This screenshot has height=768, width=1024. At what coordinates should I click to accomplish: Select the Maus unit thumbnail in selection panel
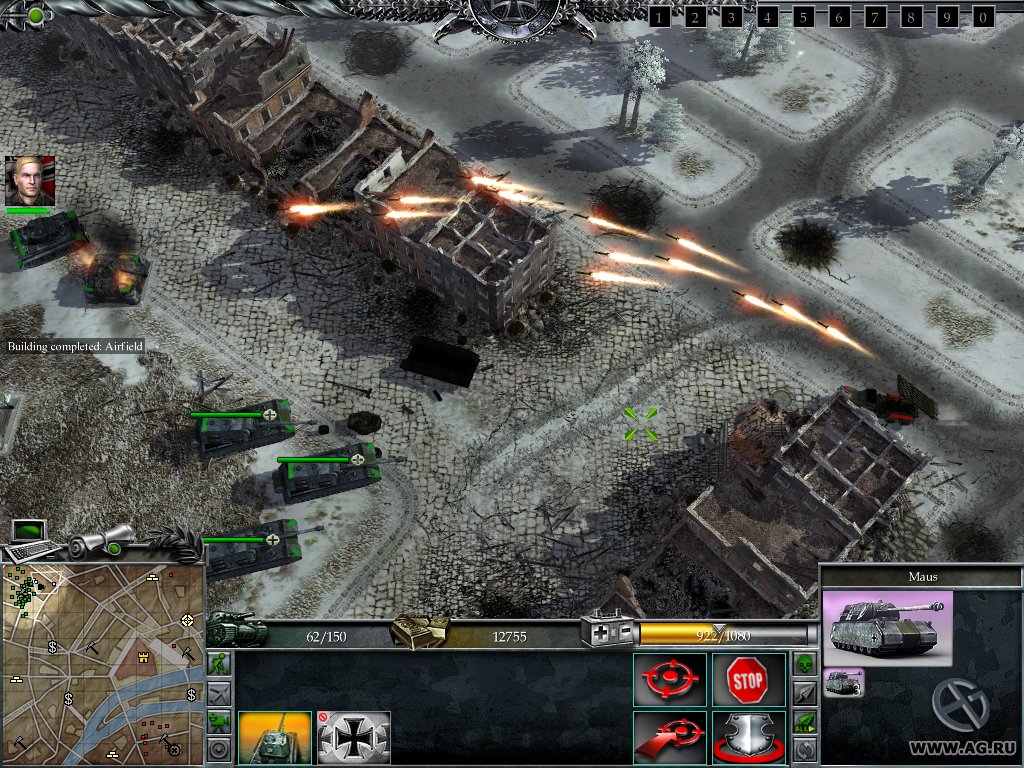click(x=844, y=682)
